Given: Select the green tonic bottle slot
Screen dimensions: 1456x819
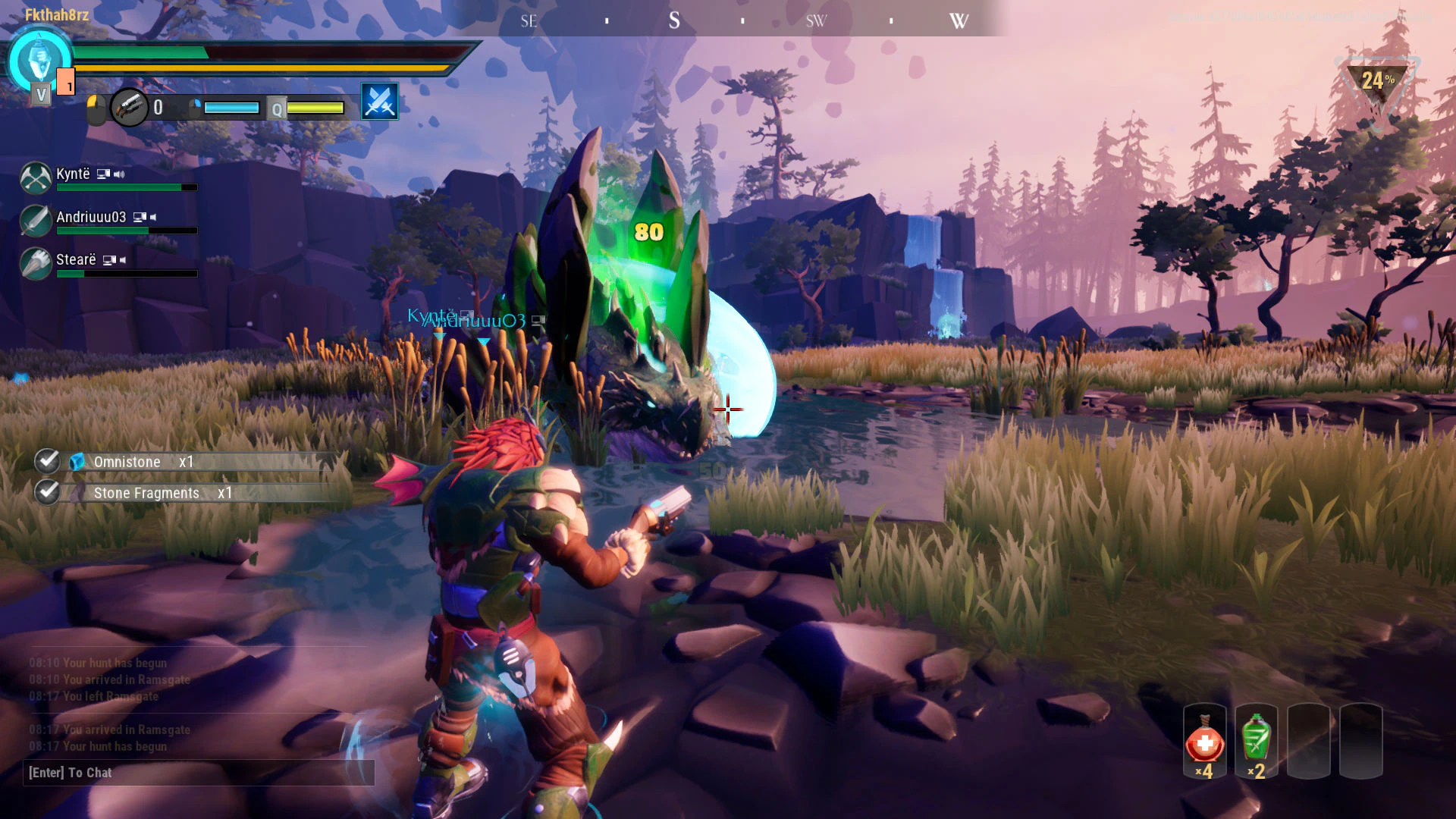Looking at the screenshot, I should pyautogui.click(x=1256, y=742).
